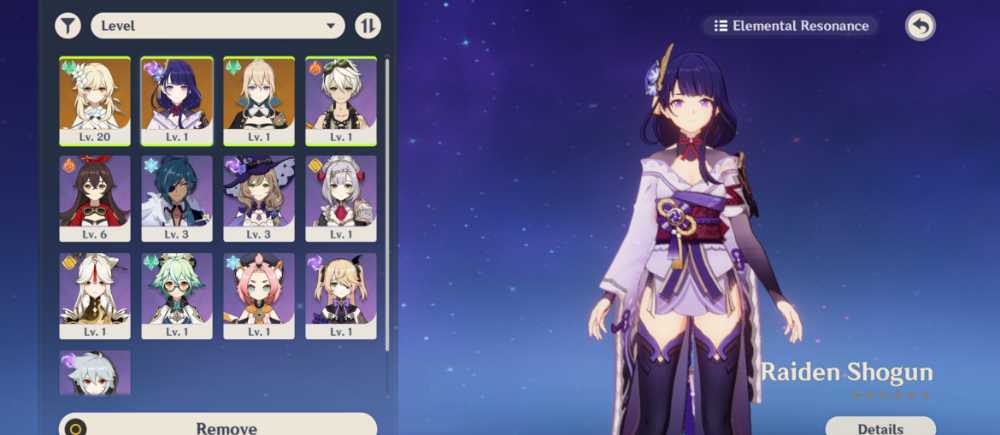
Task: Select Kaeya with the eyepatch
Action: coord(177,198)
